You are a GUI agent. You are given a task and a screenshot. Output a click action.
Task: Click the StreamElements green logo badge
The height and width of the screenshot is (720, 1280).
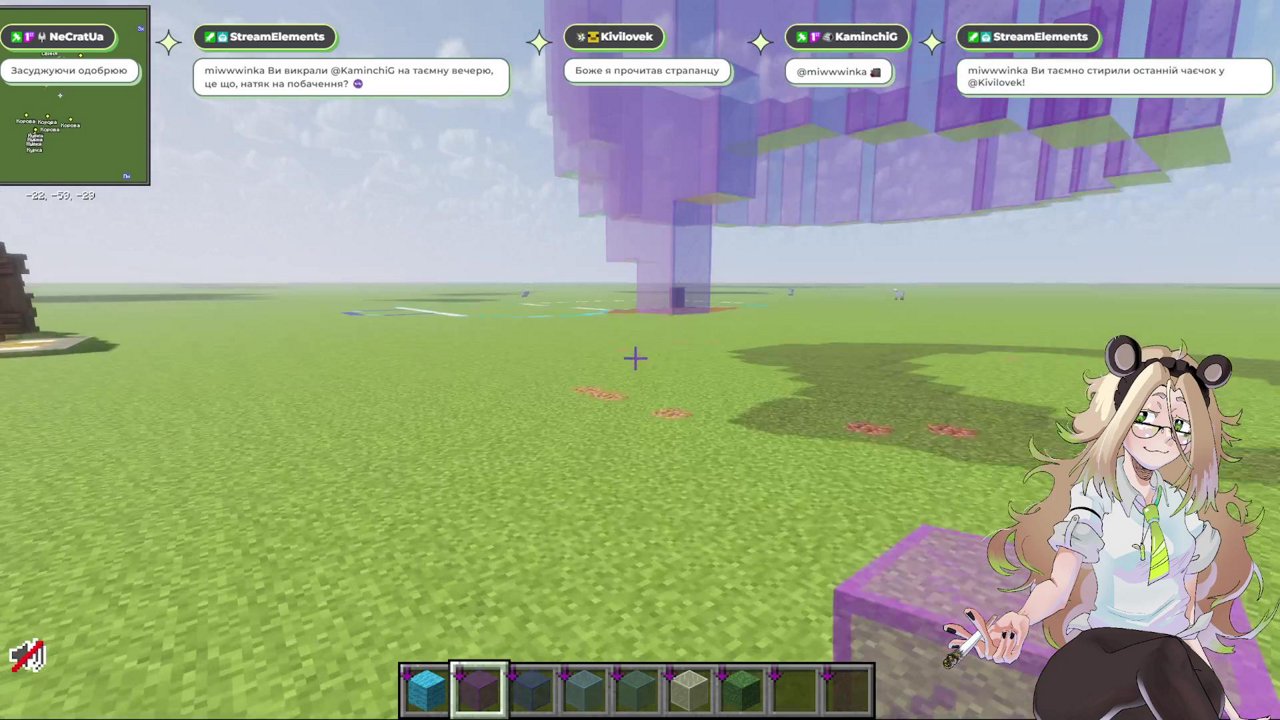[211, 36]
